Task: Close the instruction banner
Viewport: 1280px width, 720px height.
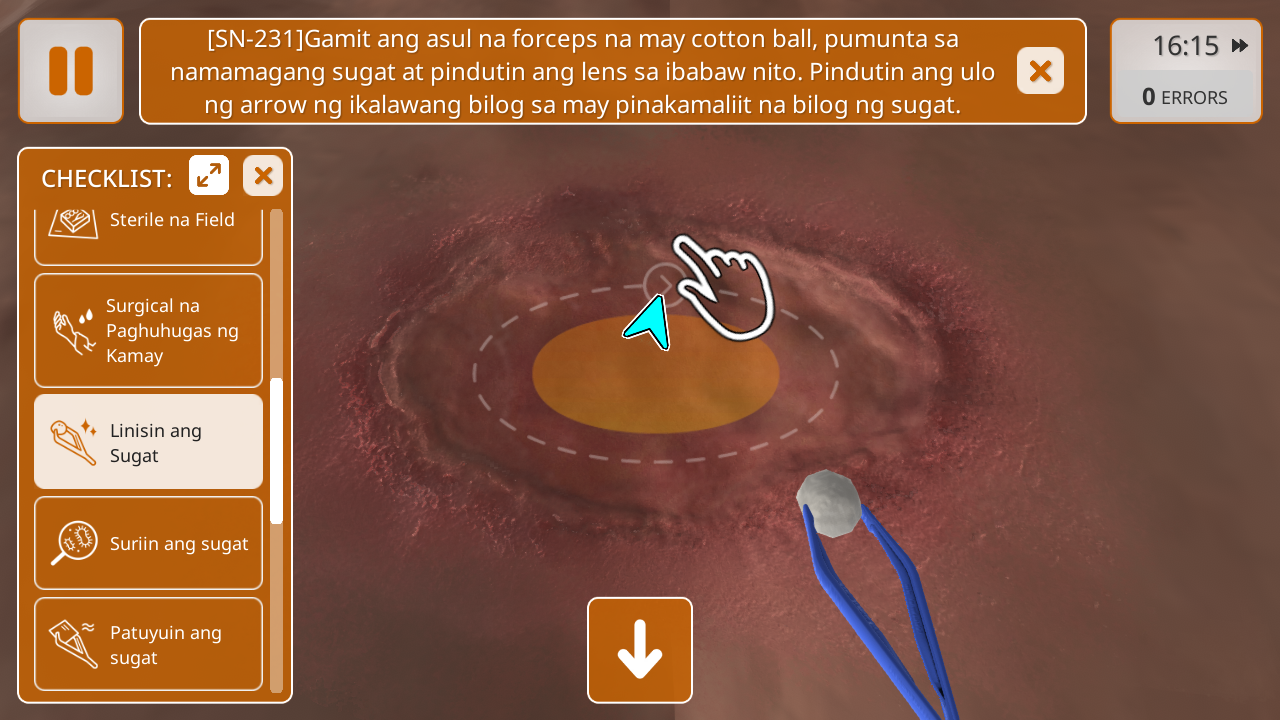Action: 1040,71
